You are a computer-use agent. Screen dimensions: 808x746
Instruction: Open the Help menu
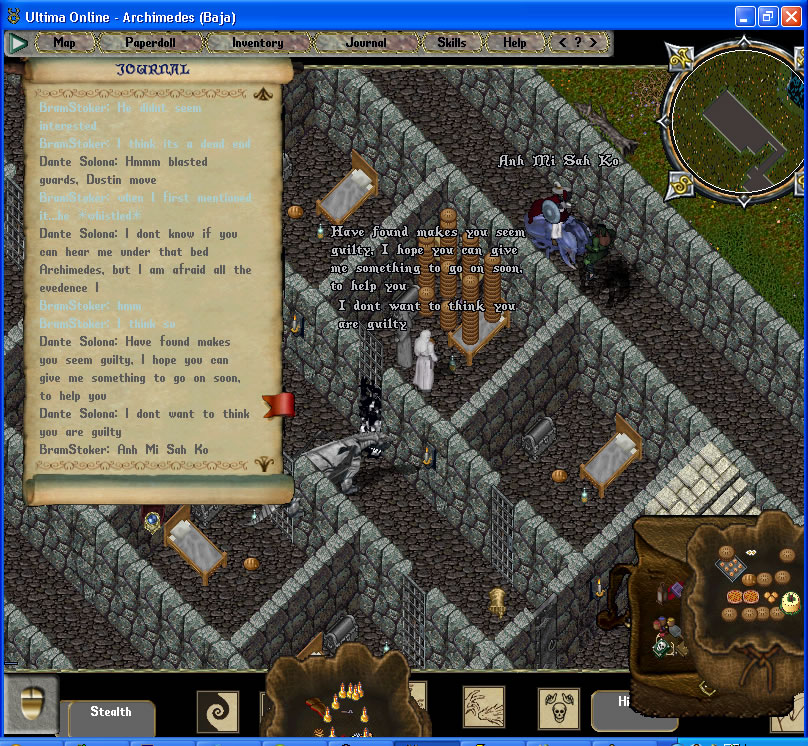click(514, 43)
